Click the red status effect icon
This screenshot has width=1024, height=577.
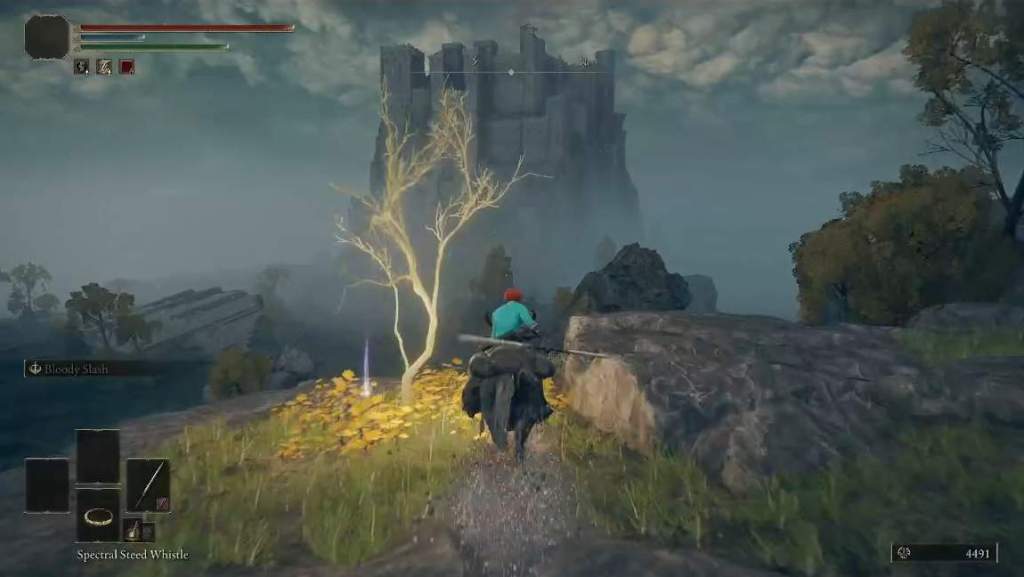(x=127, y=67)
